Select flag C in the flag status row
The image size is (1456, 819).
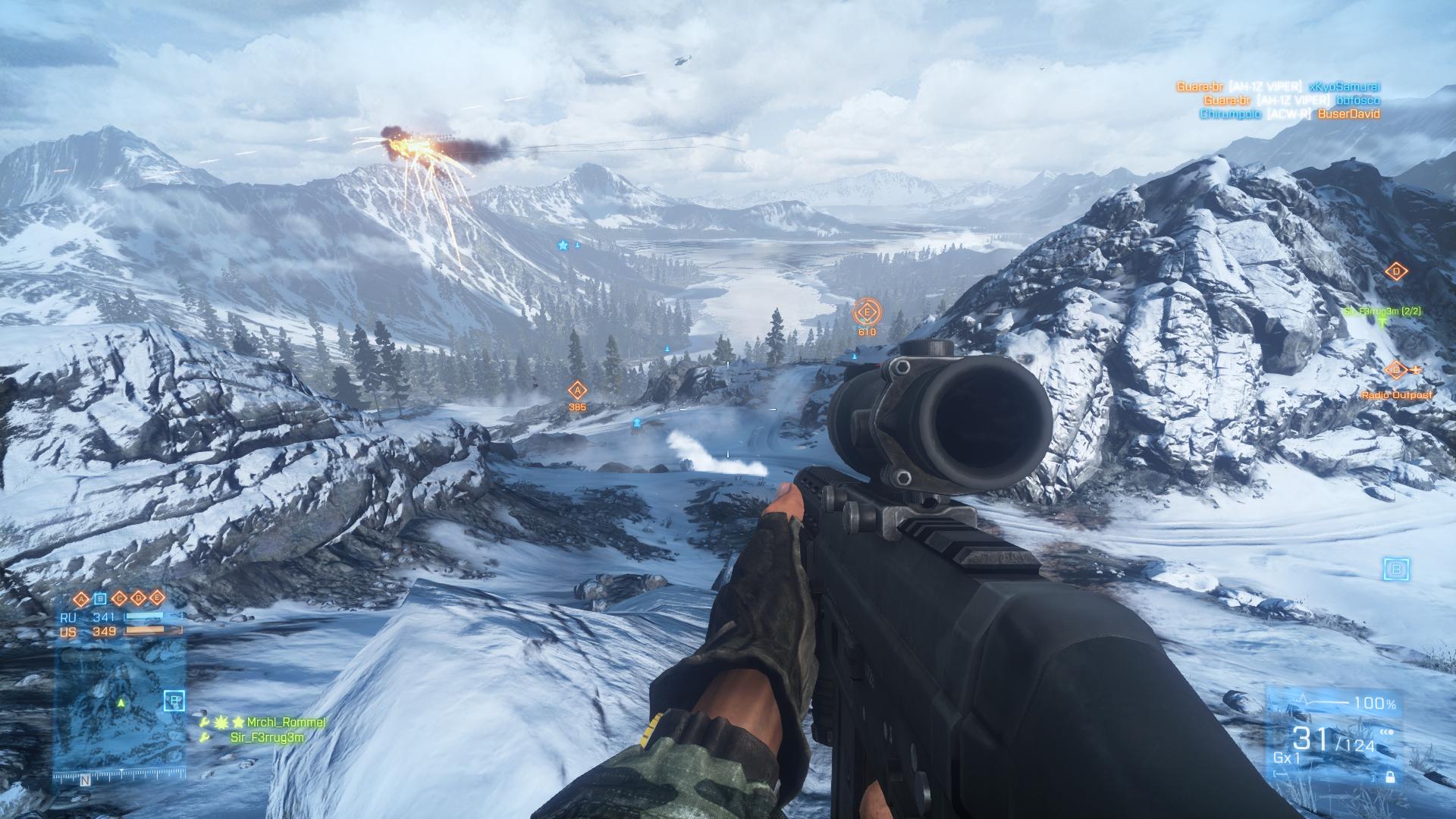(x=119, y=598)
